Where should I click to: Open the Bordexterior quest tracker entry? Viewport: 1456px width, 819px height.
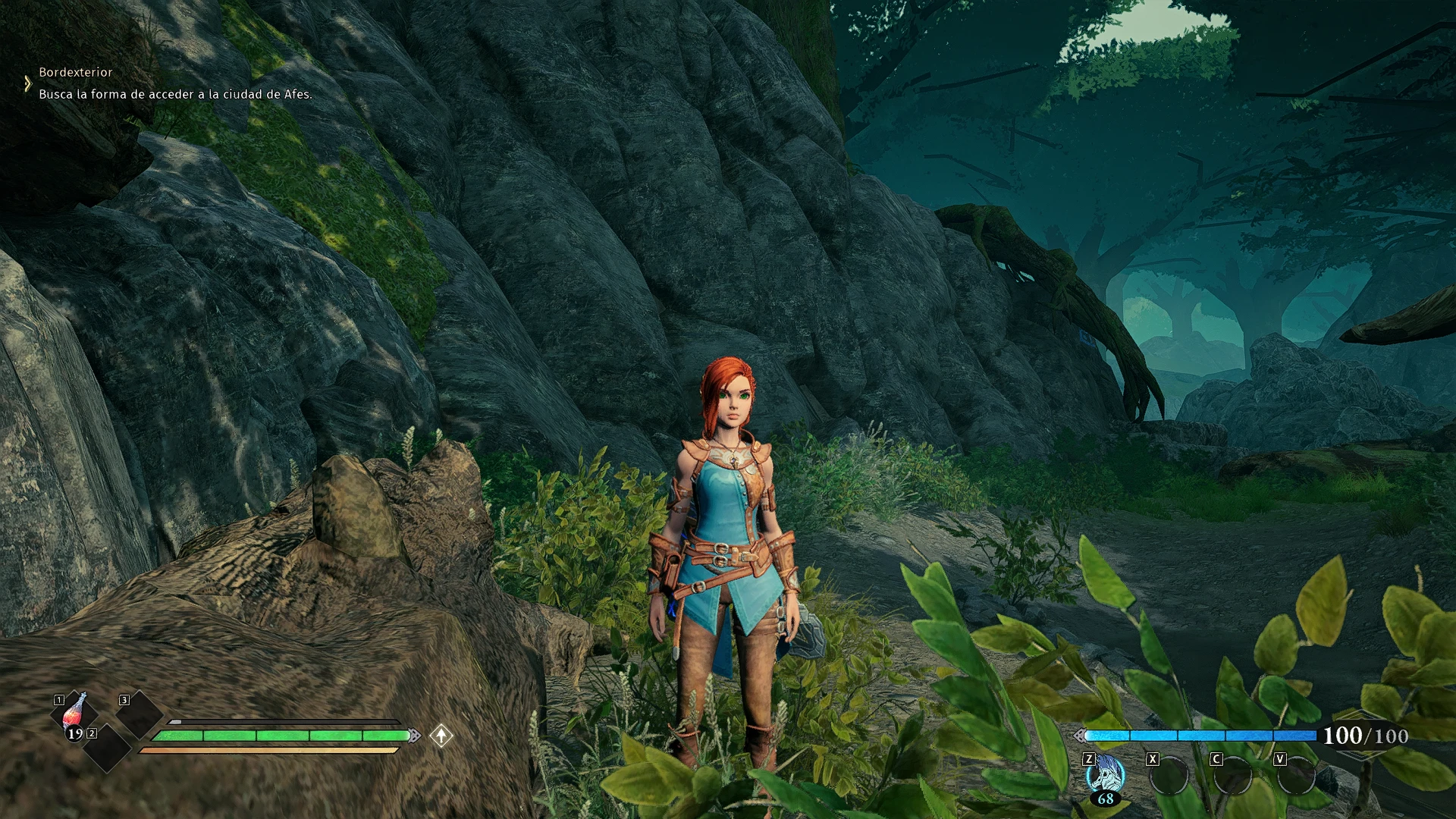pyautogui.click(x=76, y=72)
